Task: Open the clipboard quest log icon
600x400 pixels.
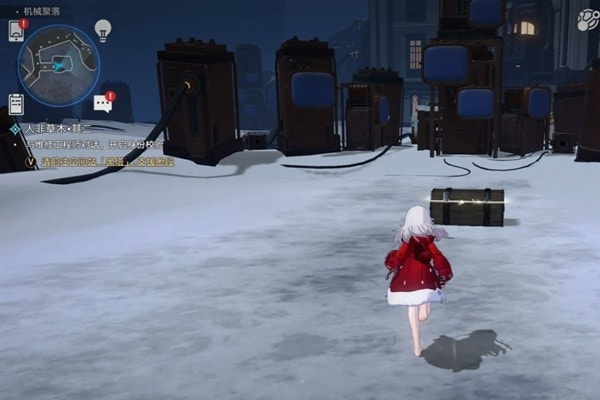Action: 16,103
